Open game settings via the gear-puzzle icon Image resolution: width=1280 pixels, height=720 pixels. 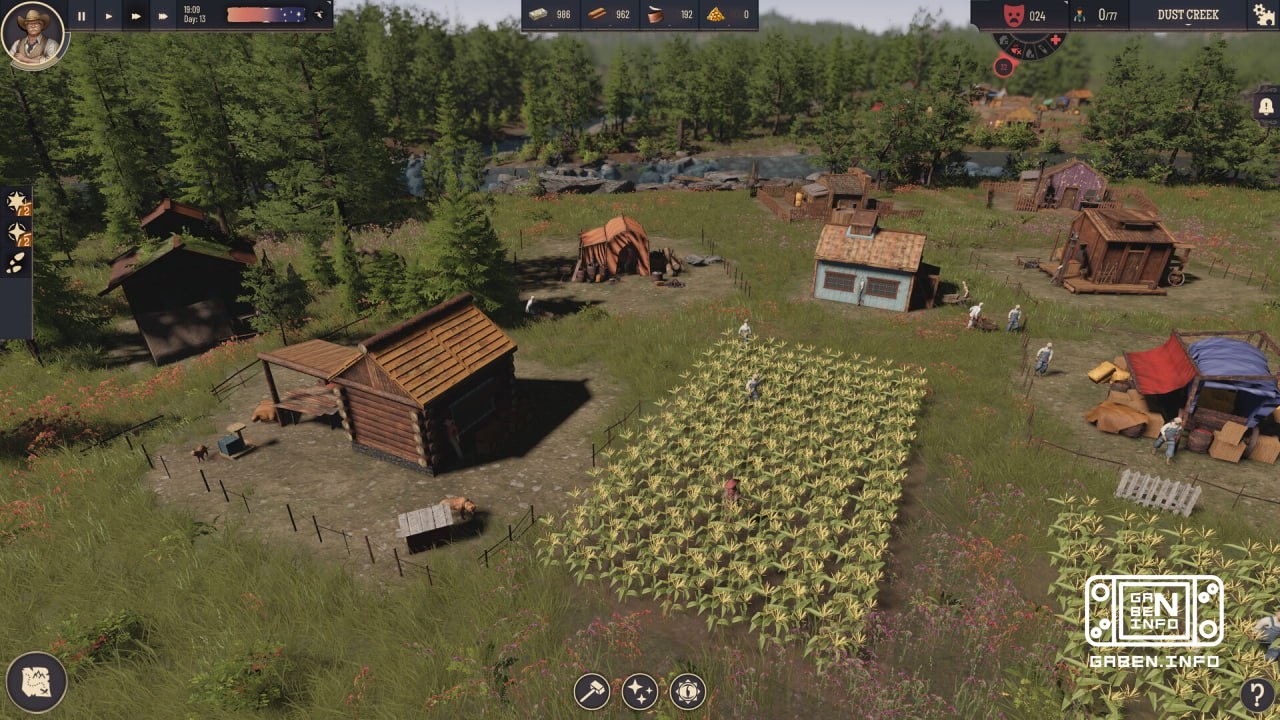(1261, 15)
